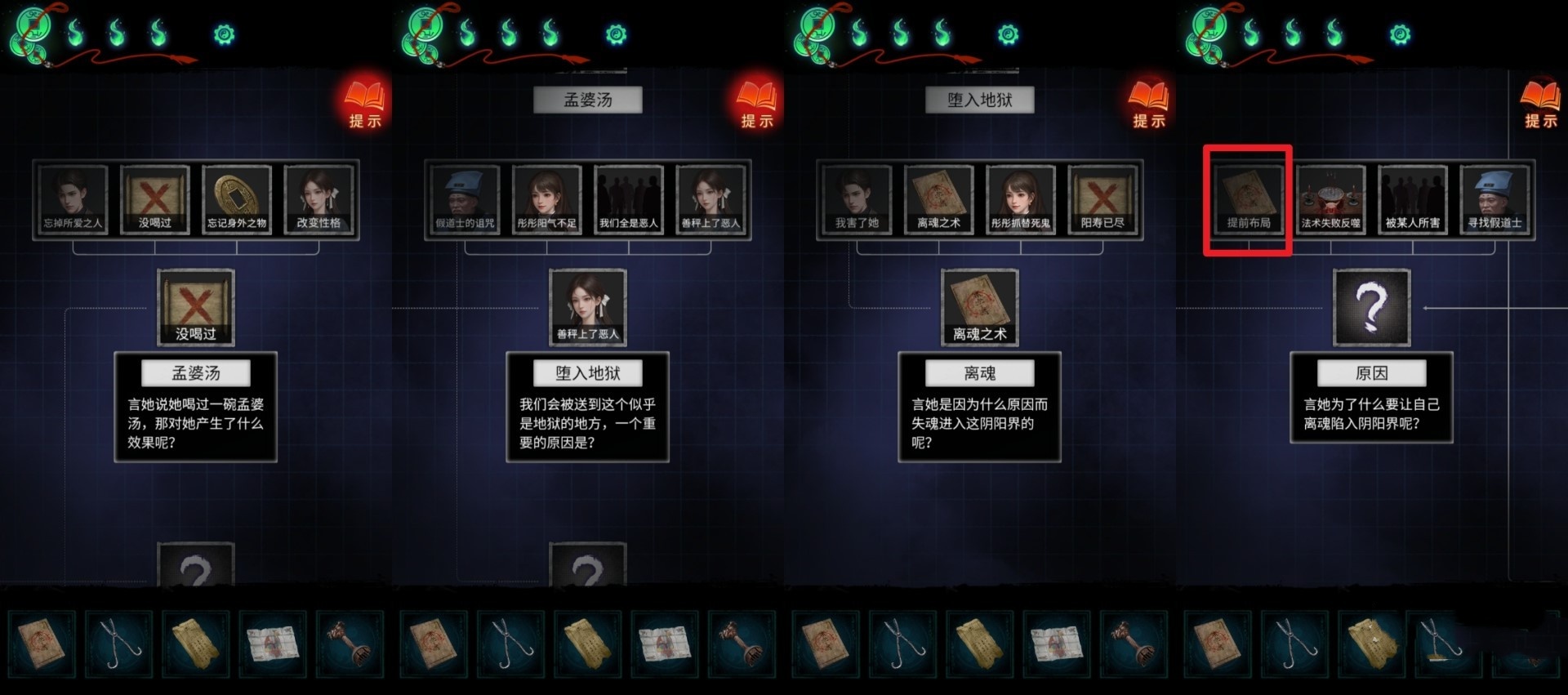Switch to the 孟婆汤 puzzle title tab

click(587, 99)
